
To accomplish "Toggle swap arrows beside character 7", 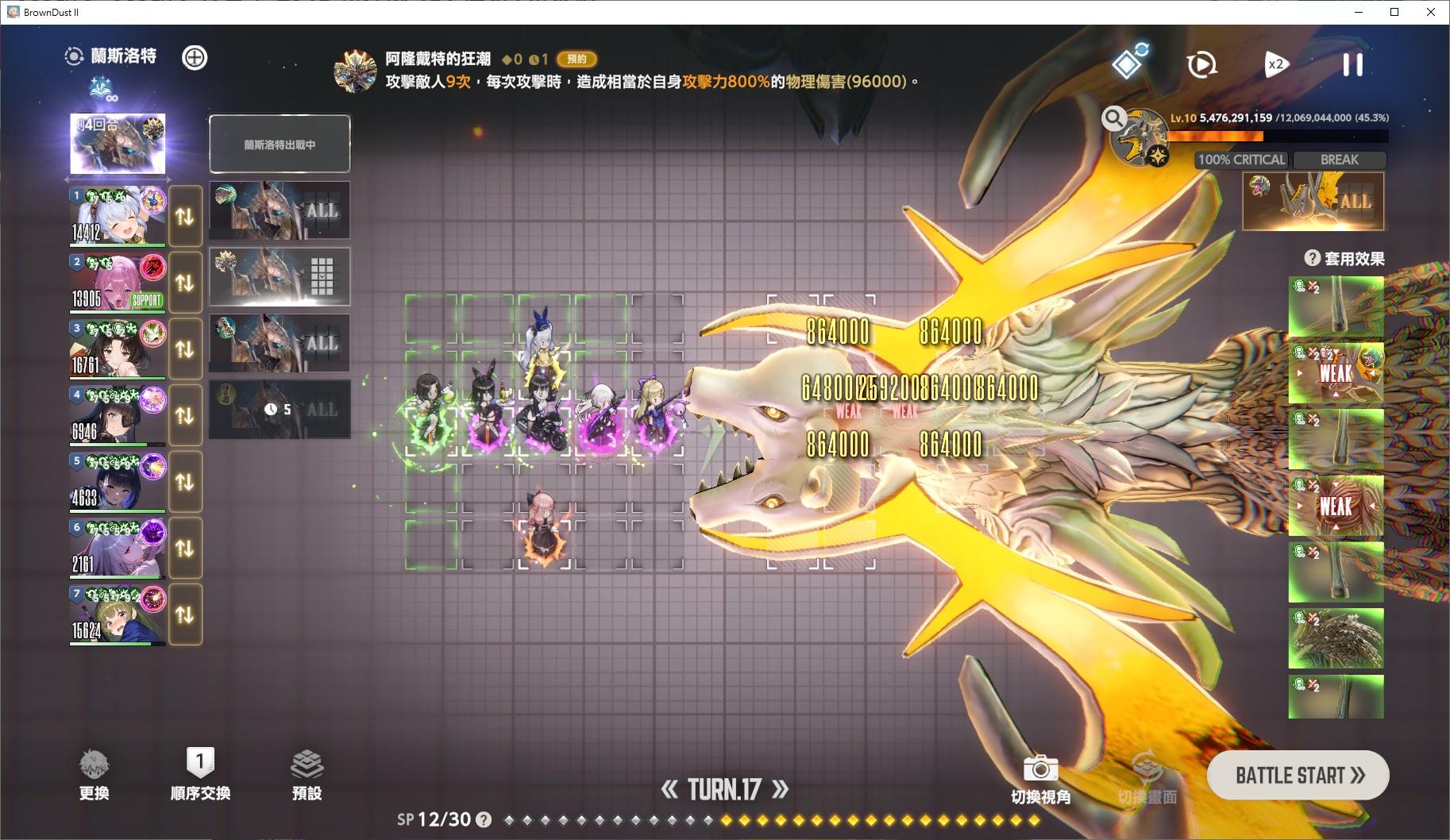I will [185, 614].
